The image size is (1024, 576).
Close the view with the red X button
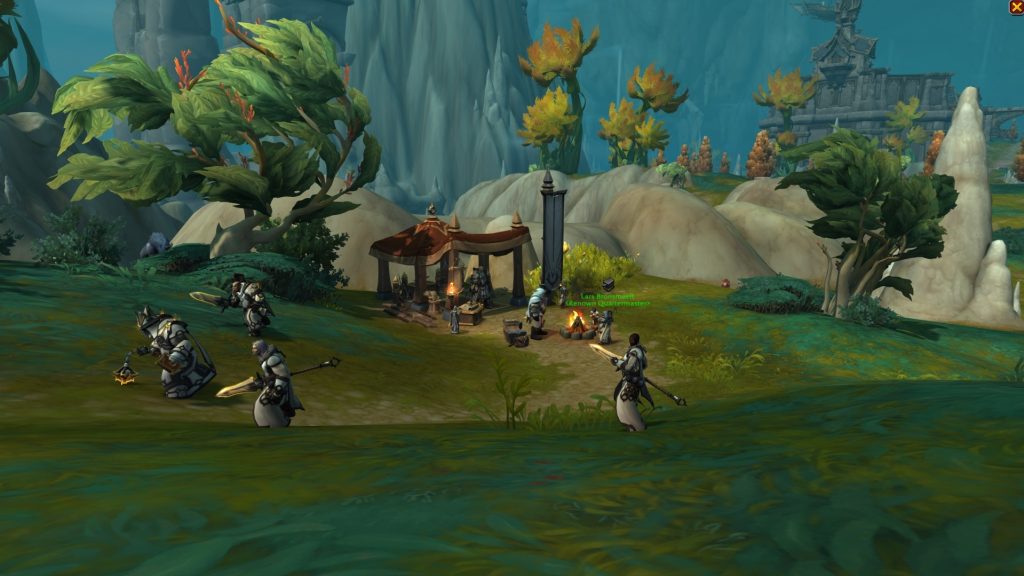click(1016, 7)
